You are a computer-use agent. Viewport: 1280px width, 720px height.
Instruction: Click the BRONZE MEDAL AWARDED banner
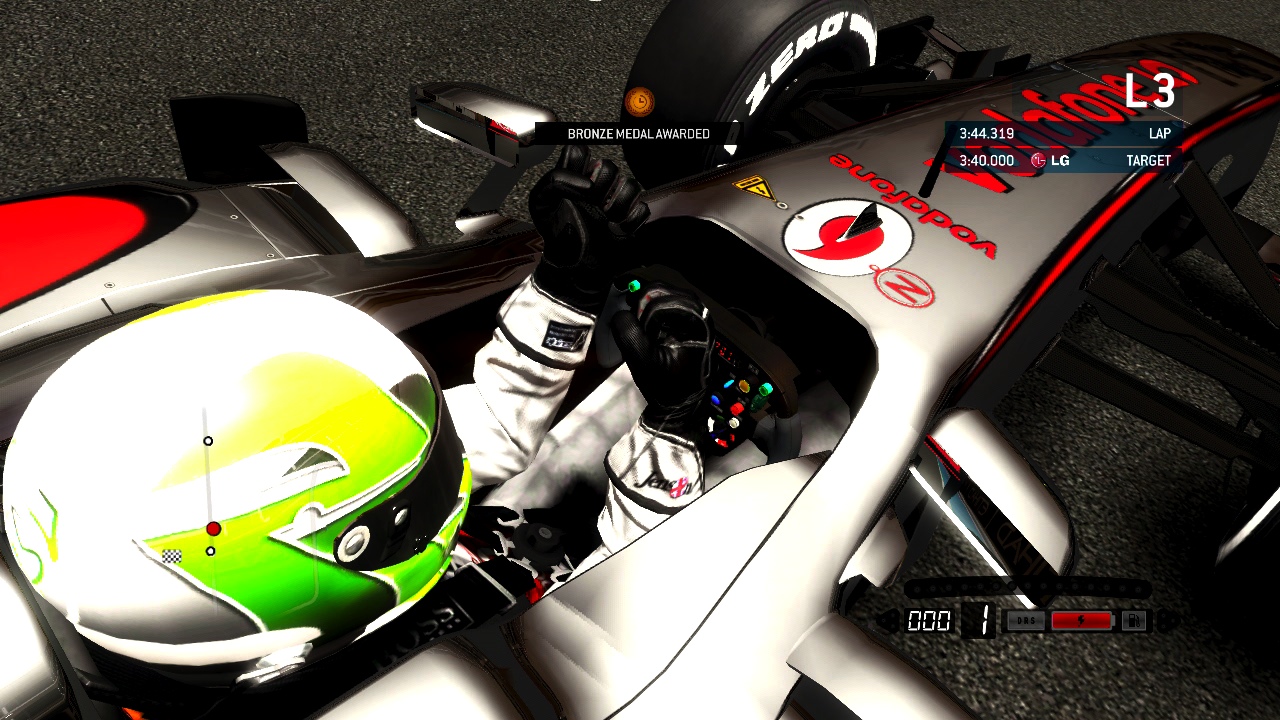637,133
